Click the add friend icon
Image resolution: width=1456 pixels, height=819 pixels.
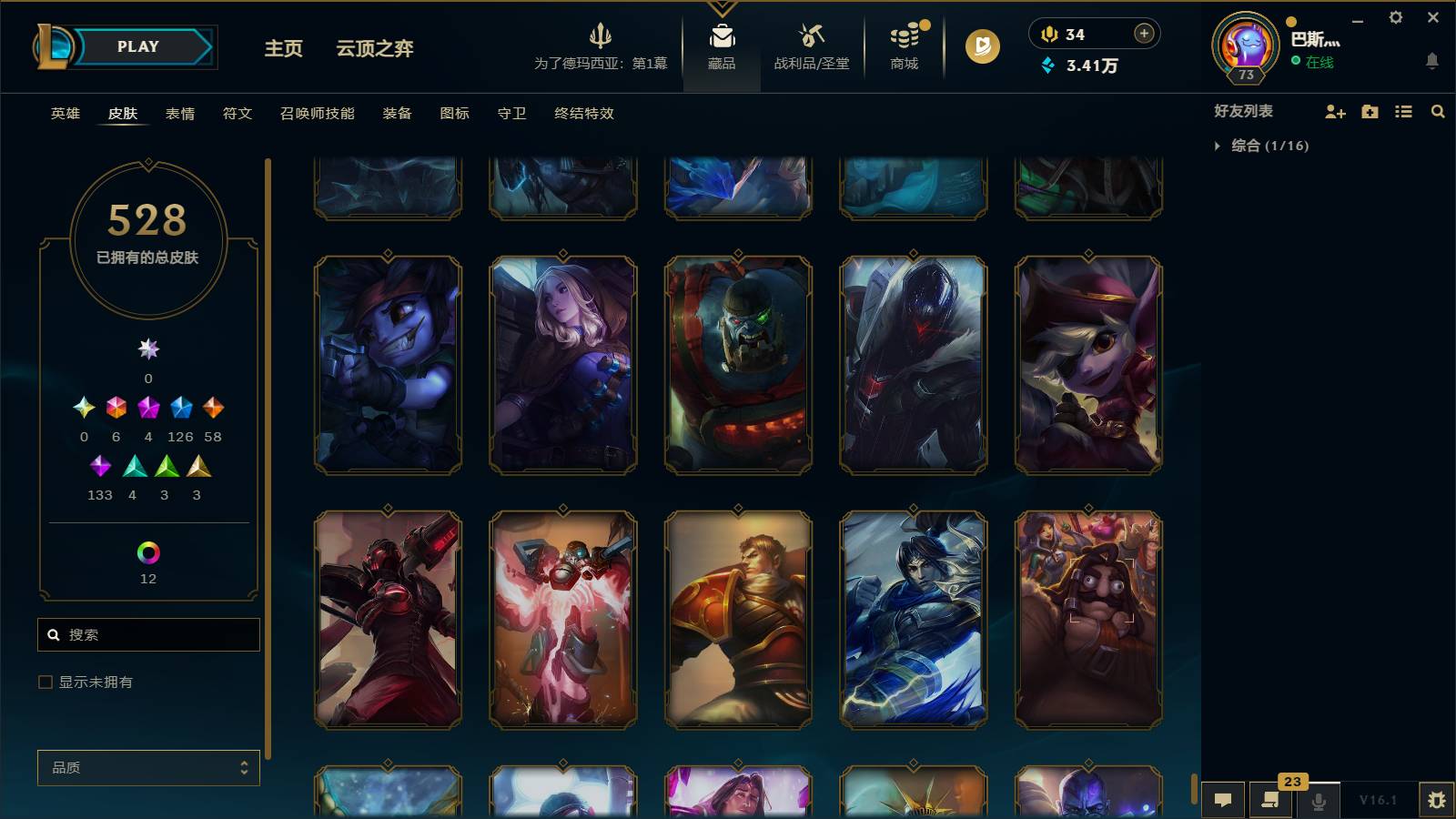click(x=1335, y=111)
